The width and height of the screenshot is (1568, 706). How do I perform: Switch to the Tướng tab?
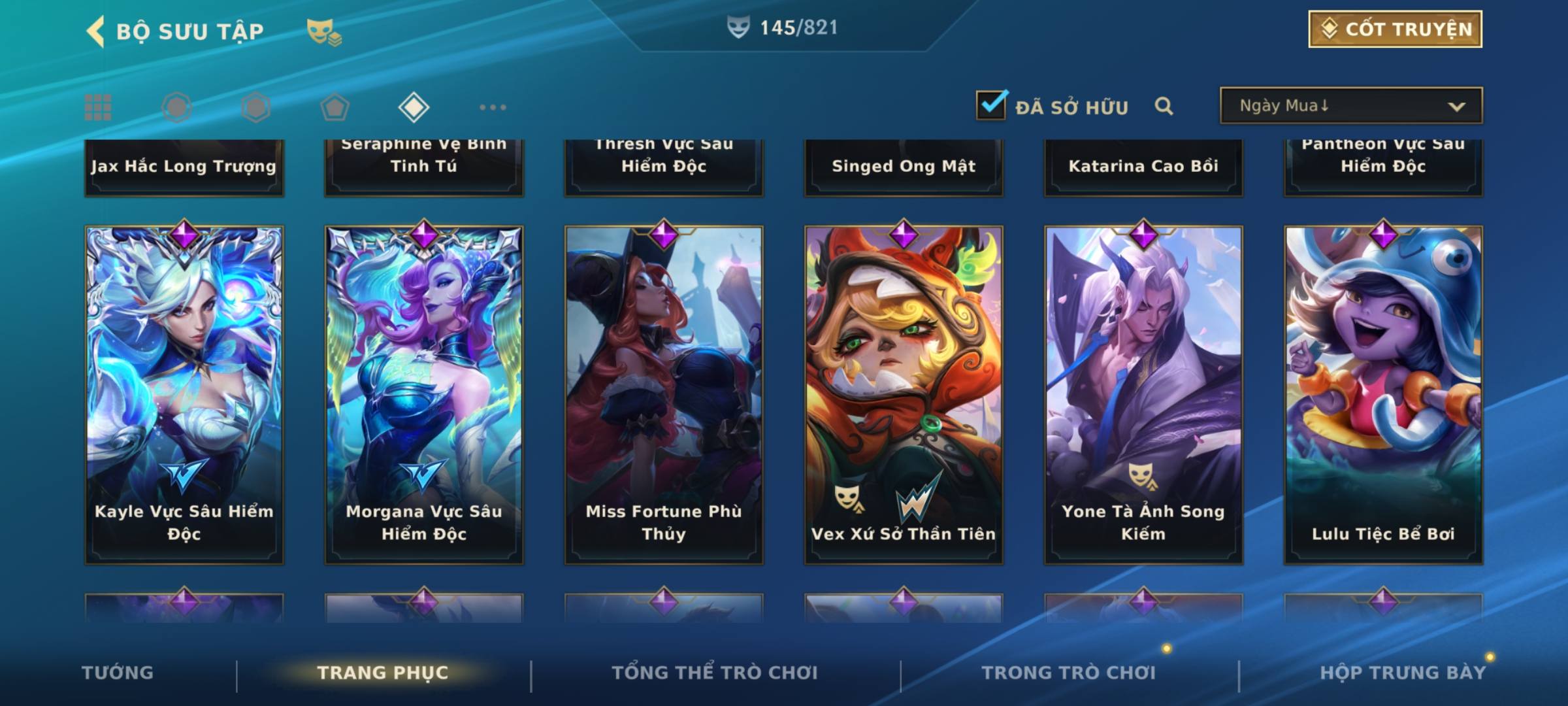tap(118, 673)
